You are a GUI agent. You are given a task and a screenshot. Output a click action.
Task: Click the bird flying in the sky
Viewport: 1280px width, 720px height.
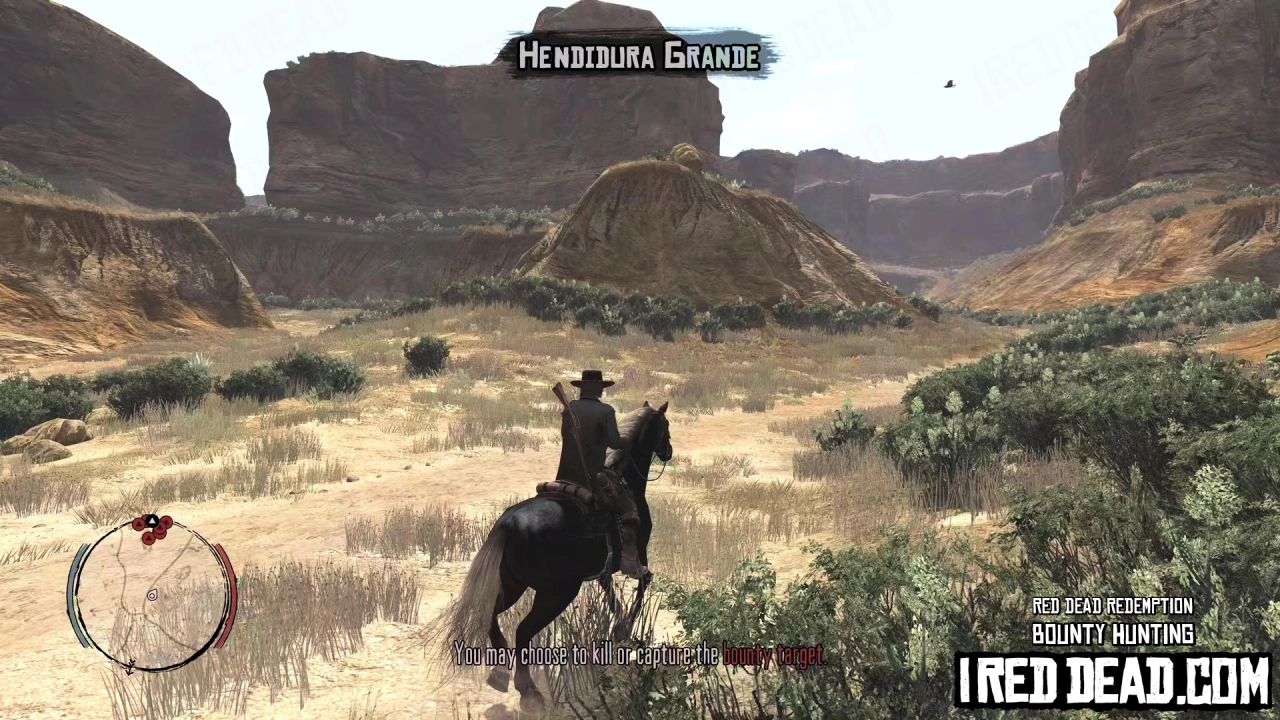coord(948,83)
